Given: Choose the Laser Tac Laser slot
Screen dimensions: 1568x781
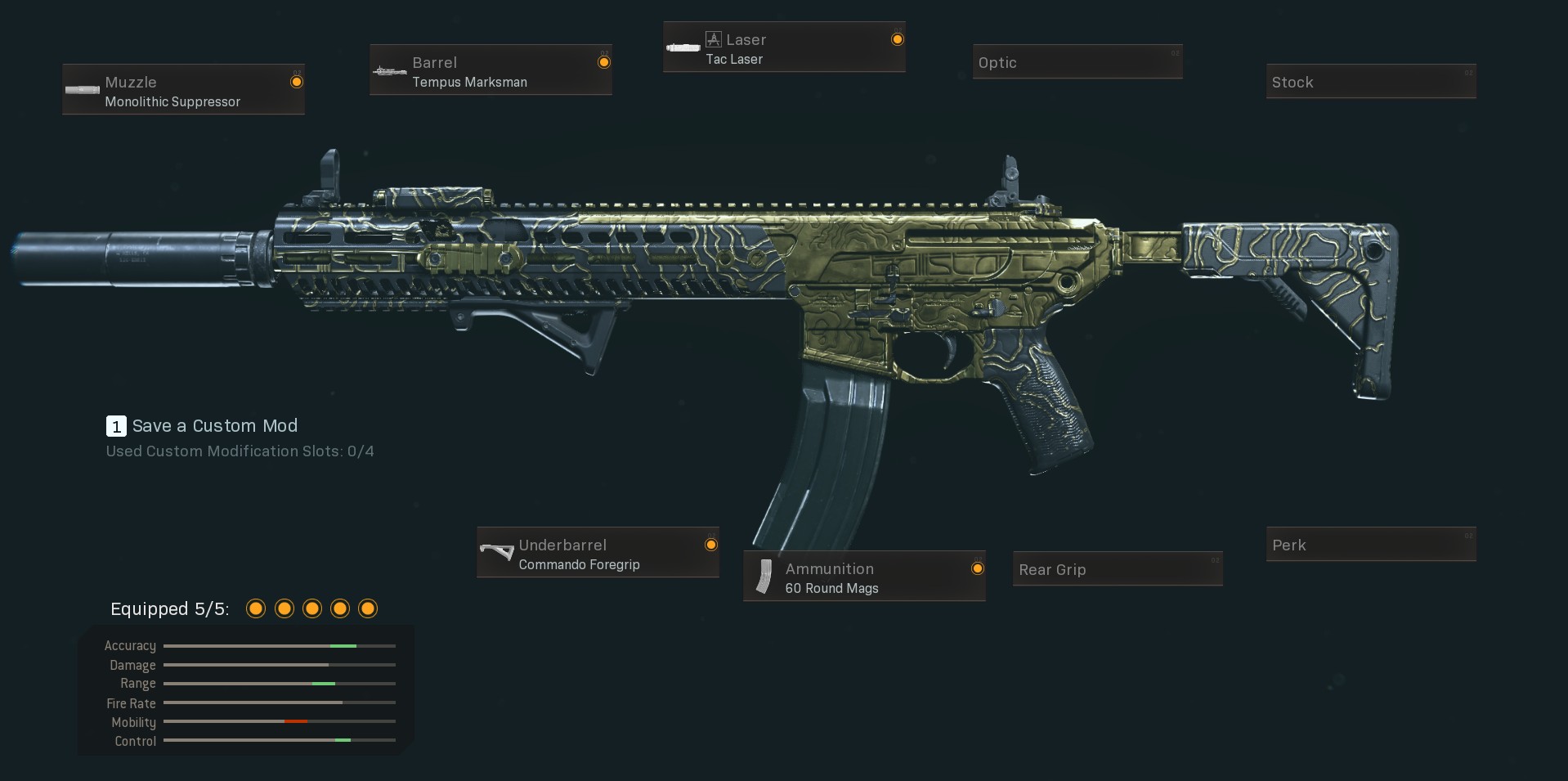Looking at the screenshot, I should (784, 47).
